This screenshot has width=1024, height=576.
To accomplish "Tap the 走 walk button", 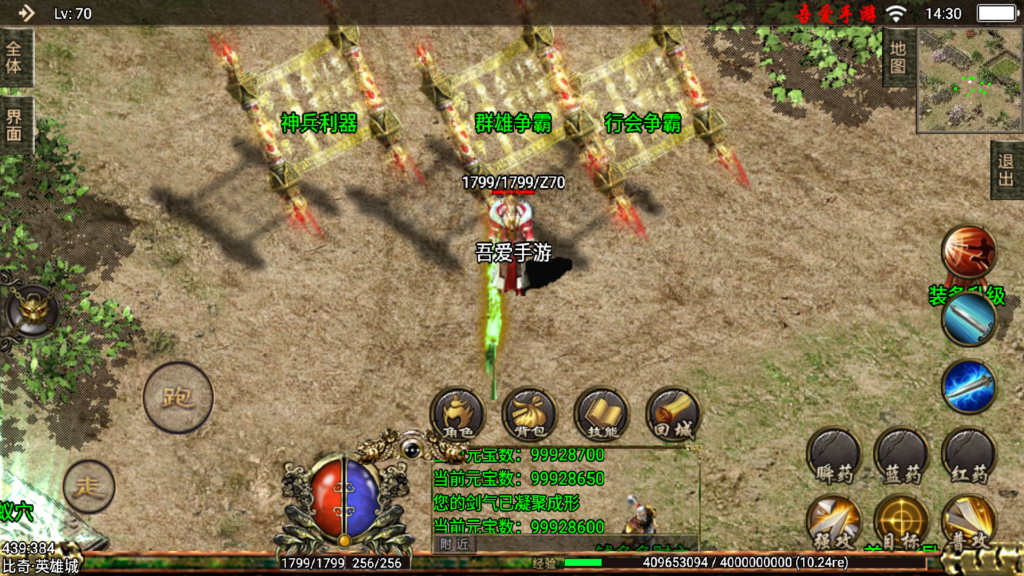I will point(89,487).
